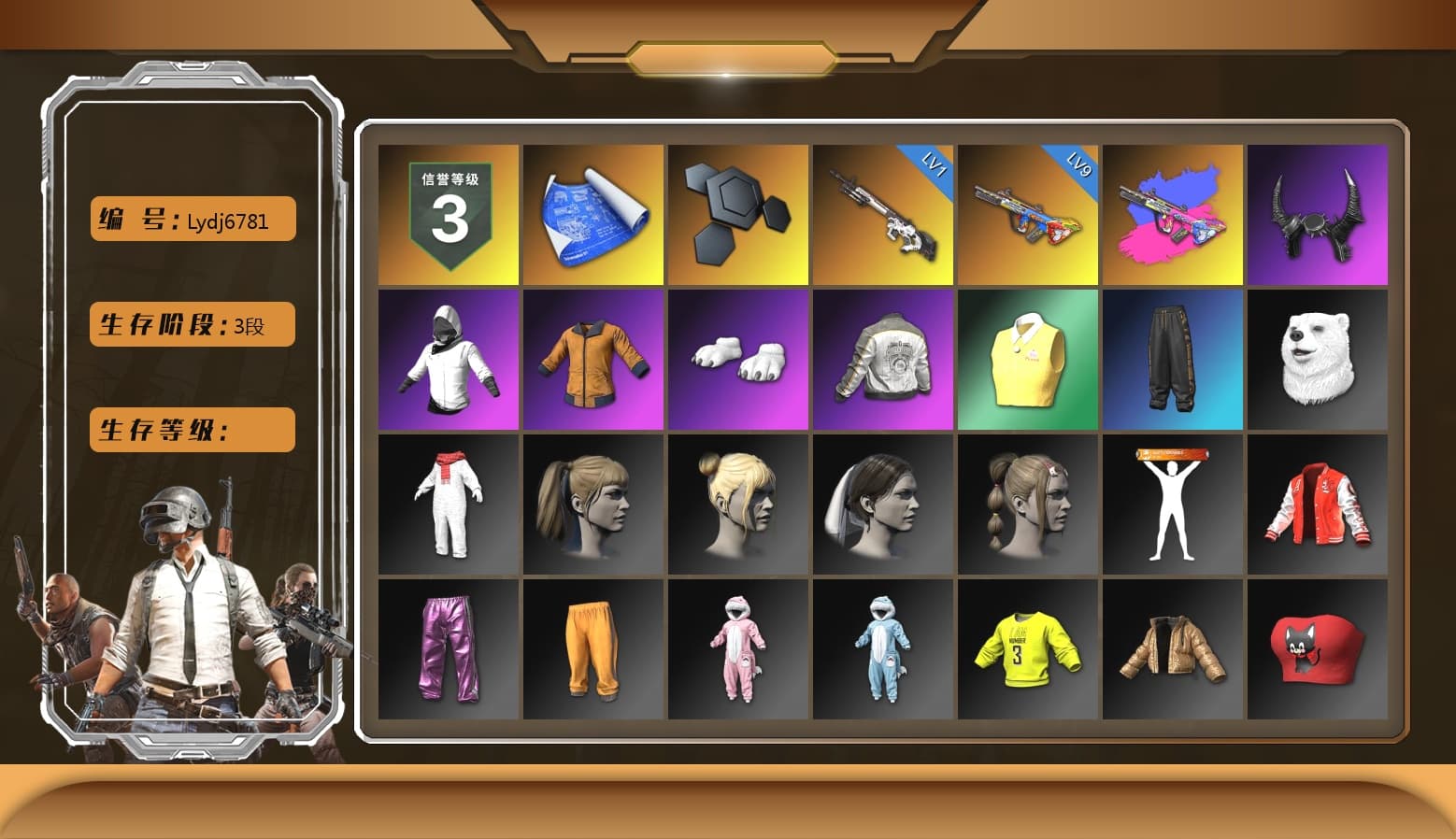The width and height of the screenshot is (1456, 839).
Task: Open the blue blueprint item
Action: (592, 213)
